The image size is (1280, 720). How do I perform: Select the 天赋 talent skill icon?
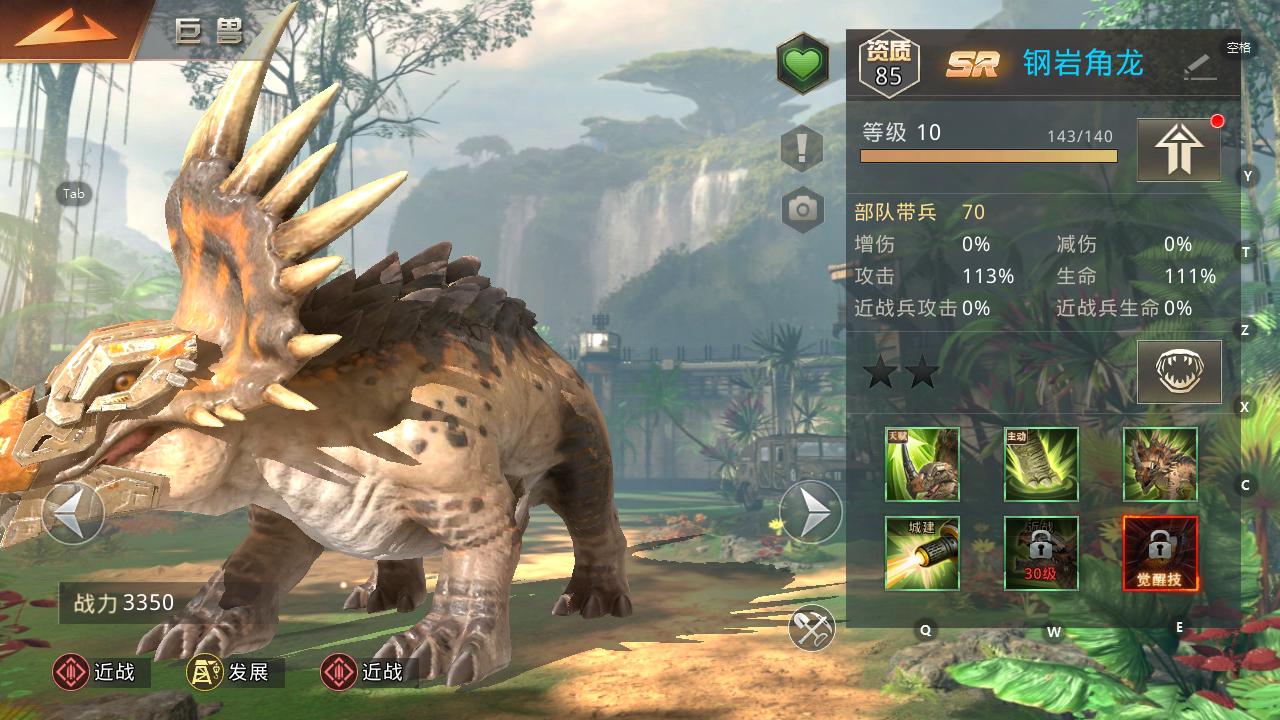922,464
